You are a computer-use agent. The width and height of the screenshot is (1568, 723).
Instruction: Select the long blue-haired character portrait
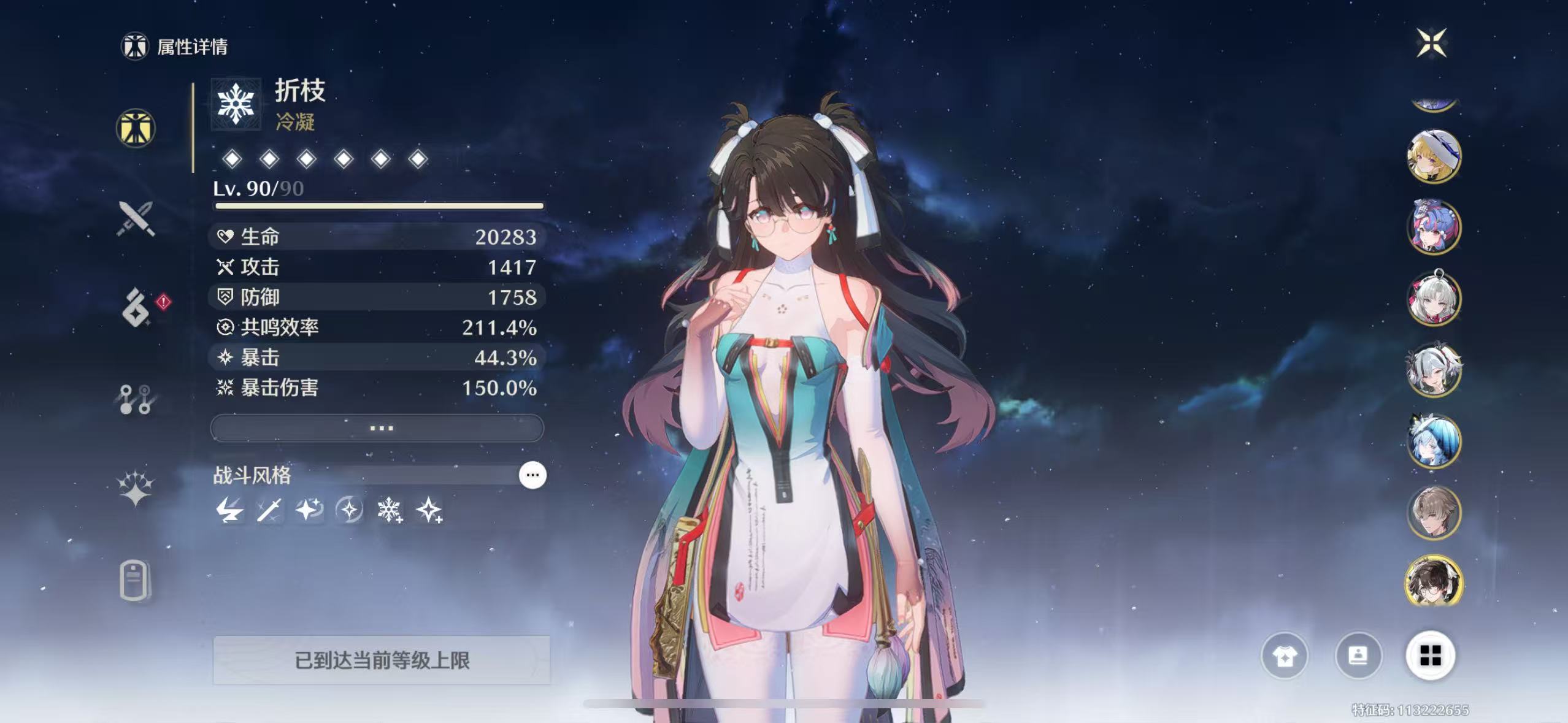pos(1434,442)
